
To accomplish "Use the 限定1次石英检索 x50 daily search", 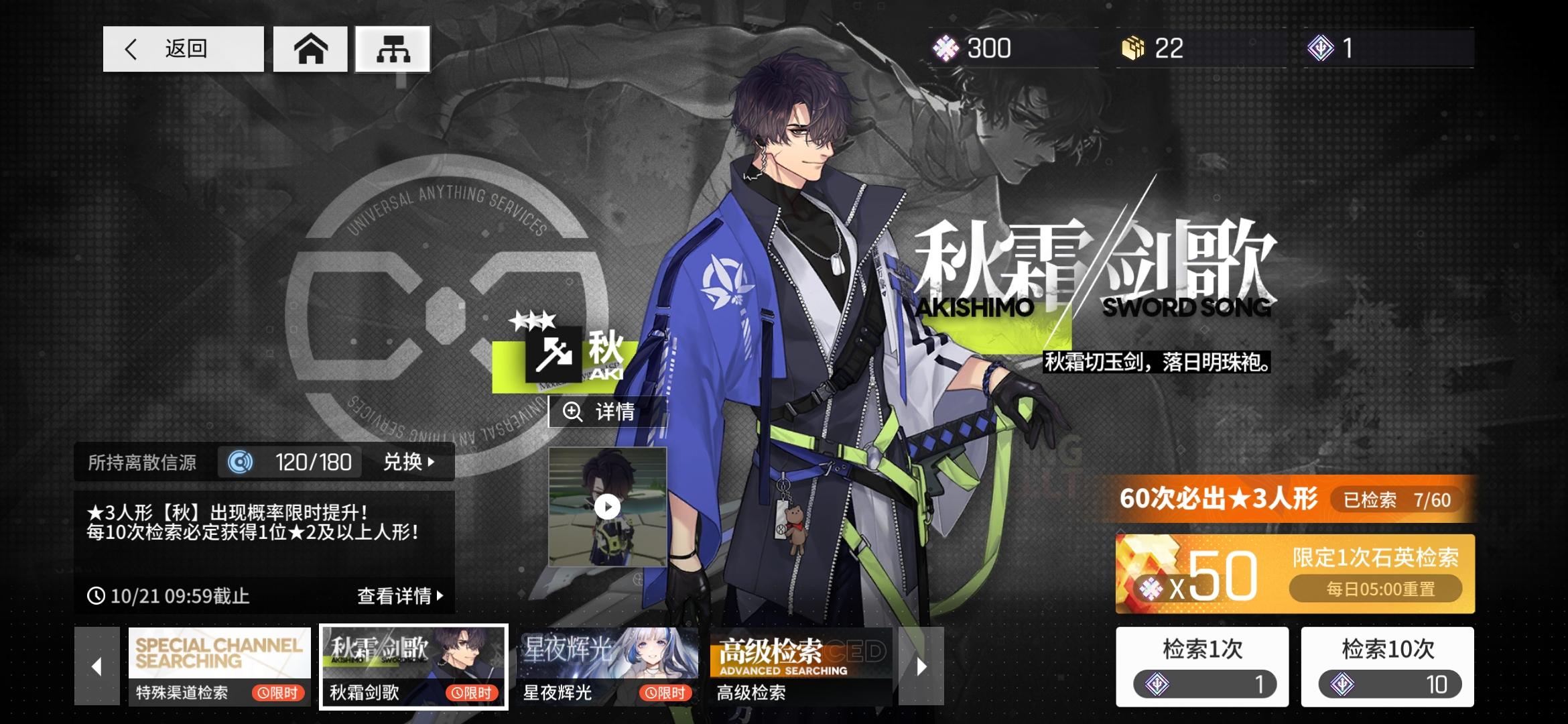I will [x=1295, y=574].
